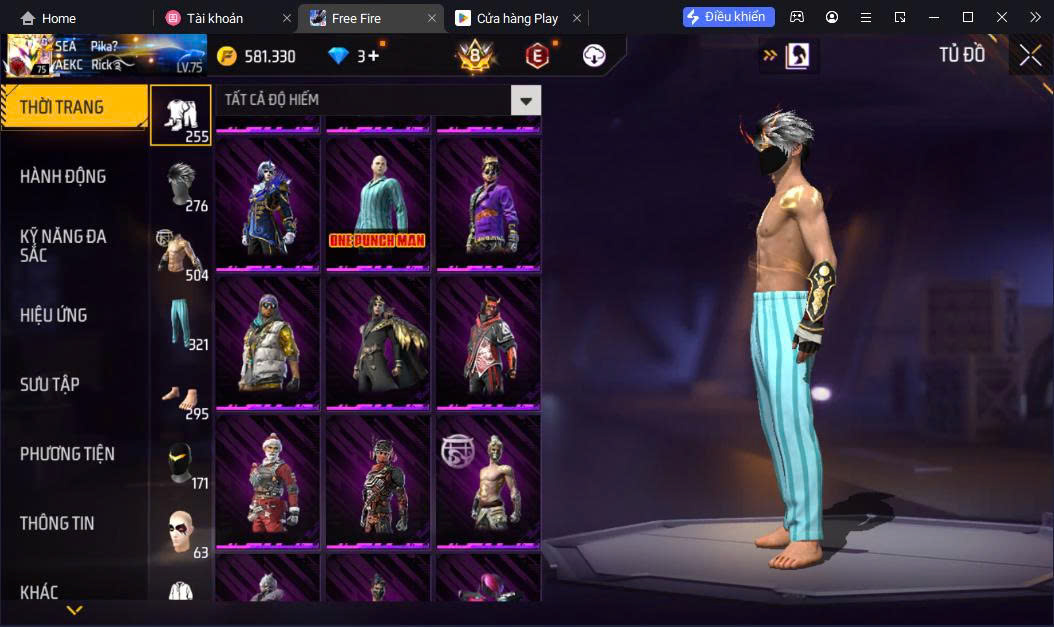The width and height of the screenshot is (1054, 627).
Task: Show the THÔNG TIN section
Action: click(57, 523)
